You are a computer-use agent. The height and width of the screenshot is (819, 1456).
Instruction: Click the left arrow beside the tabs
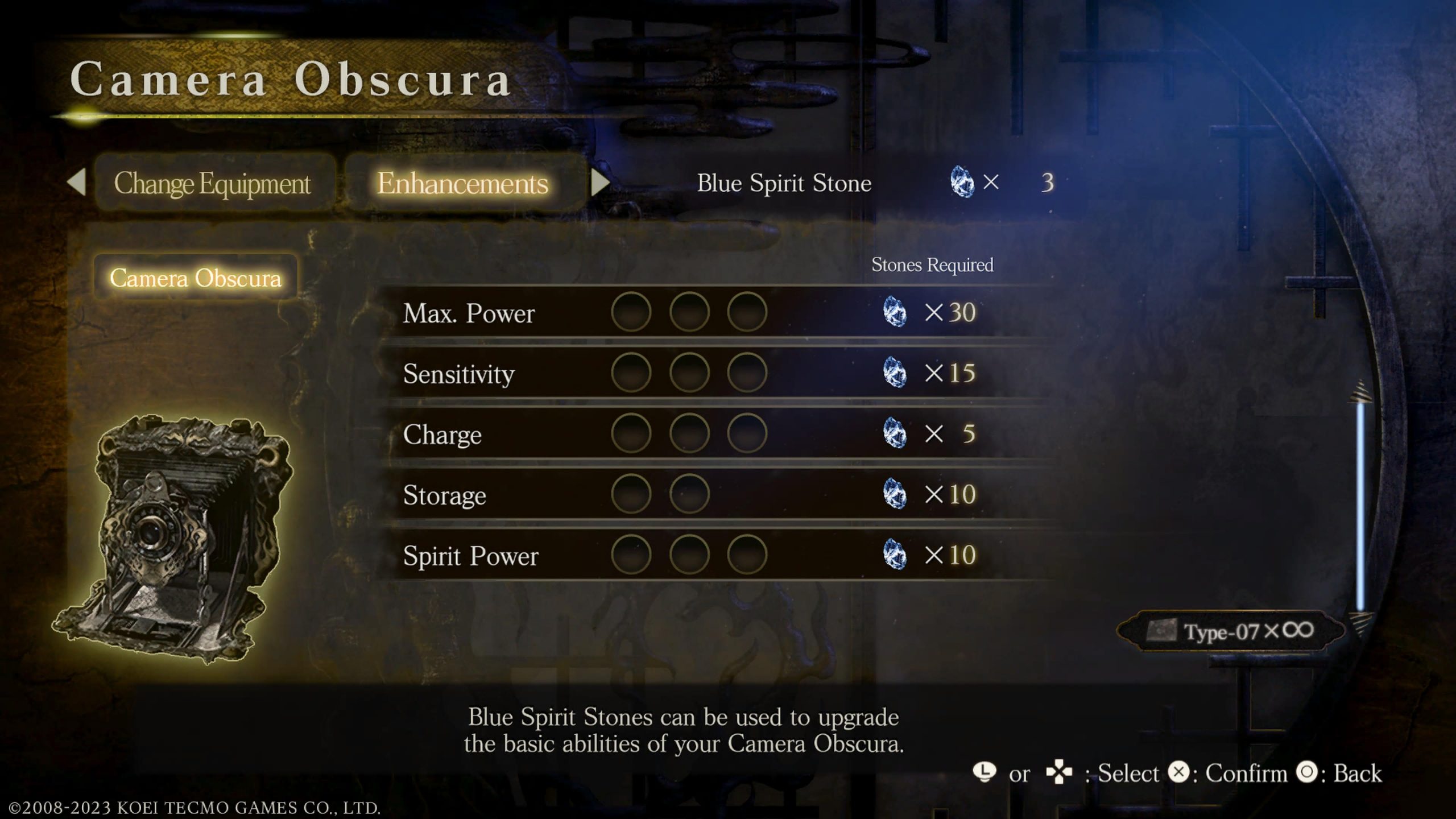tap(77, 183)
